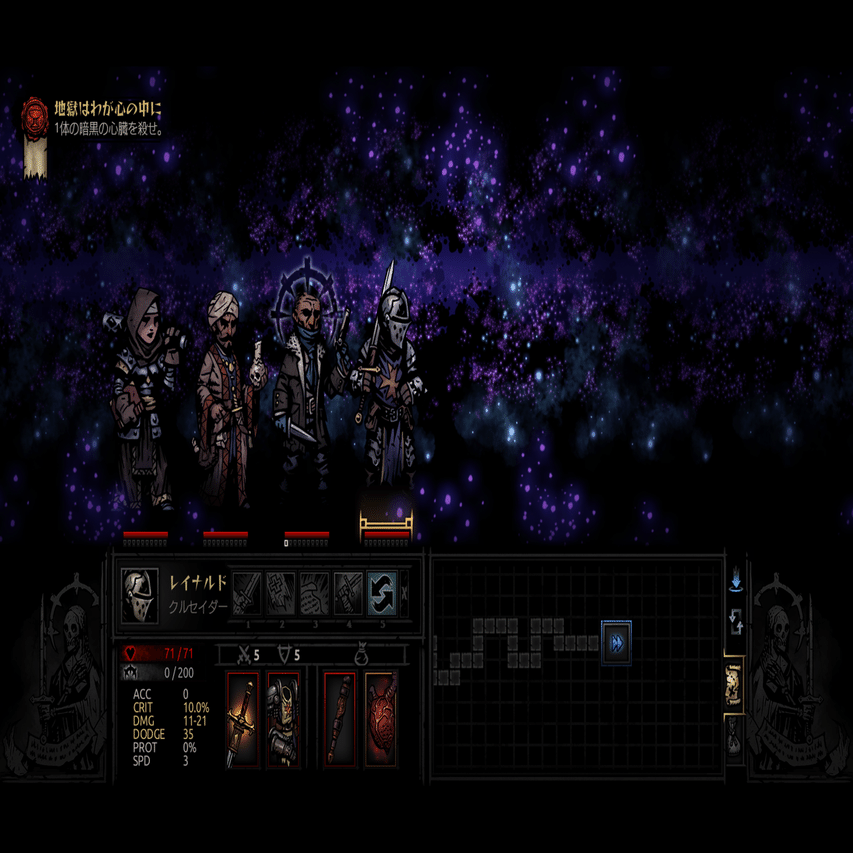This screenshot has width=853, height=853.
Task: Click the small X pass-turn button
Action: (x=404, y=593)
